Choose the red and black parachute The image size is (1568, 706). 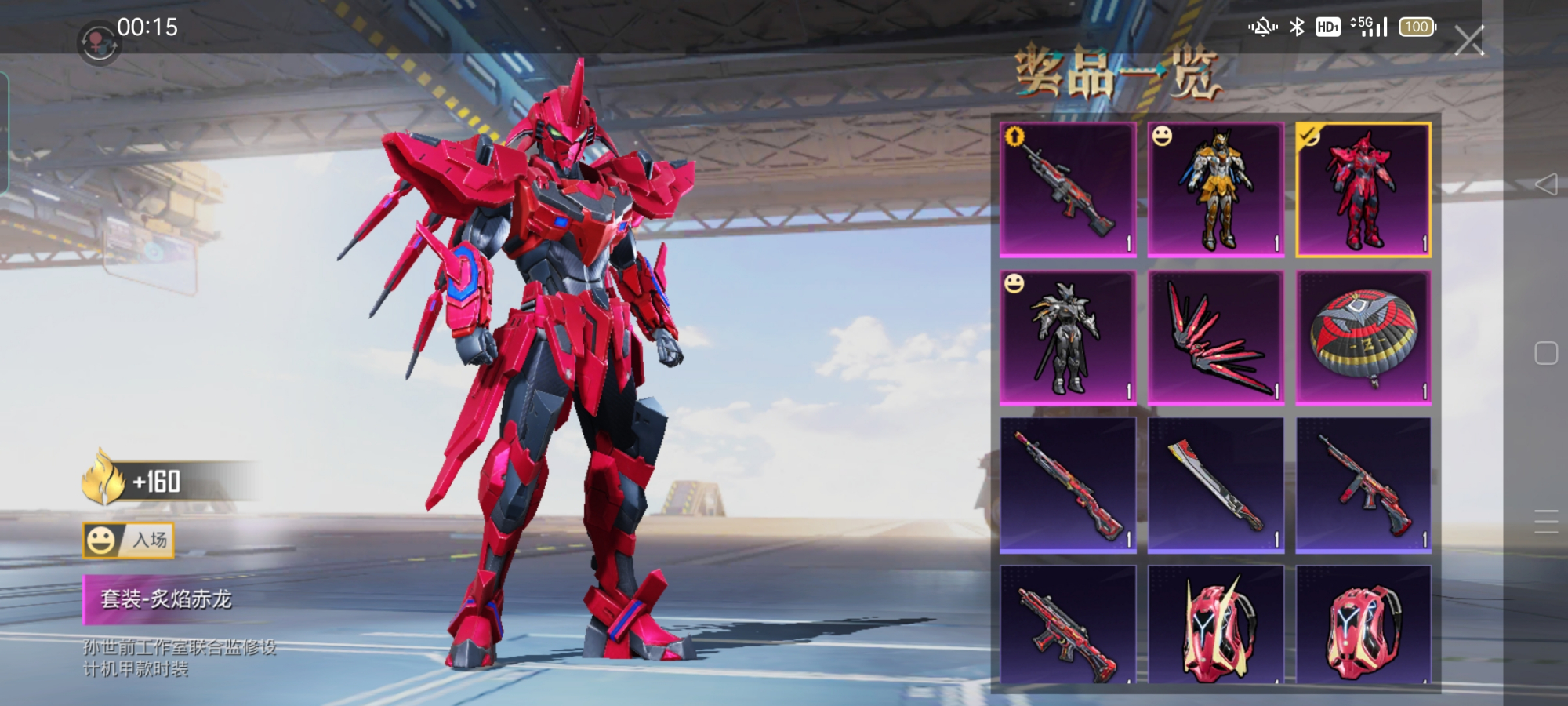(1363, 338)
